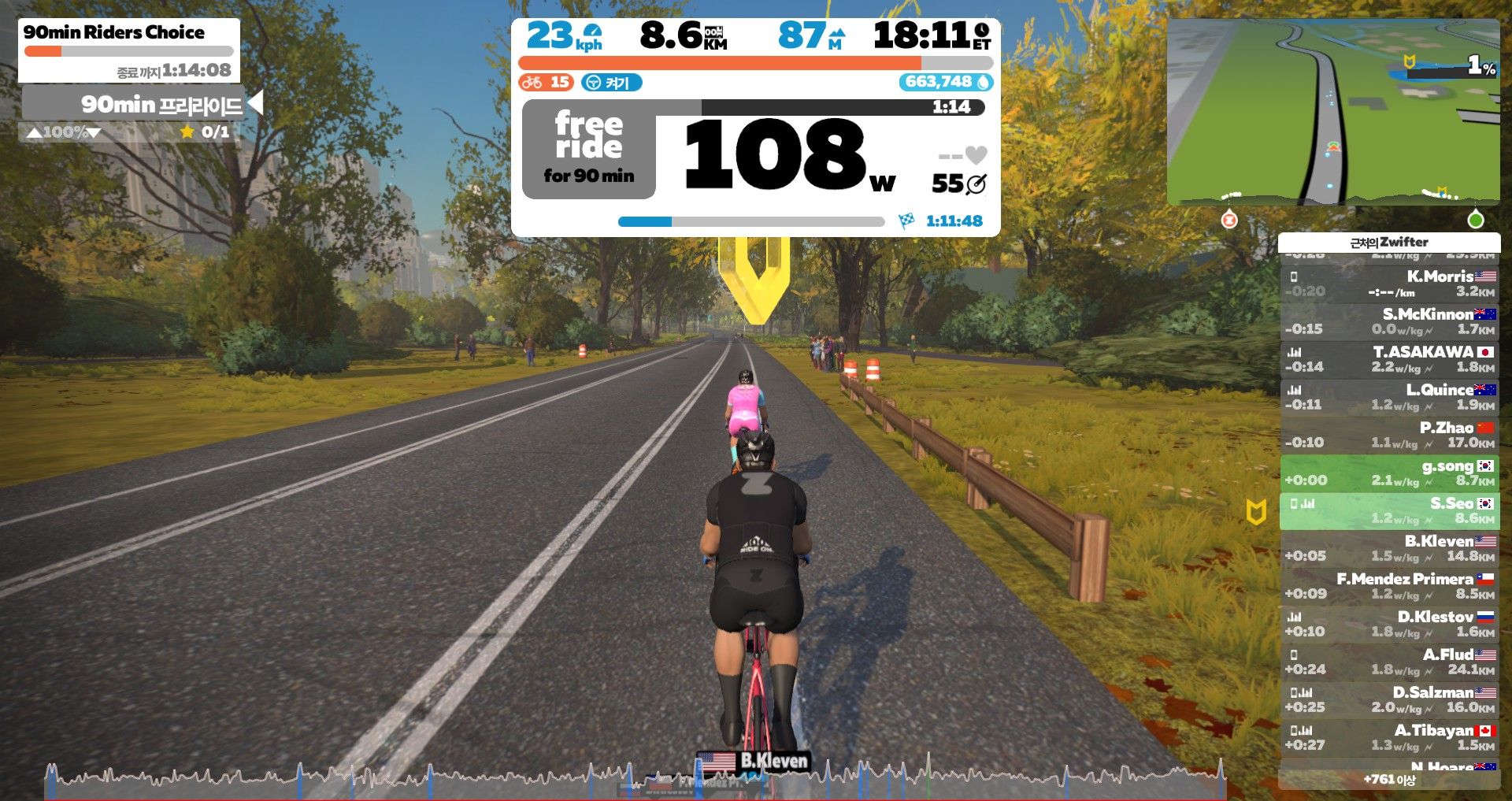Image resolution: width=1512 pixels, height=801 pixels.
Task: Select D.Salzman's row in the list
Action: pyautogui.click(x=1389, y=699)
